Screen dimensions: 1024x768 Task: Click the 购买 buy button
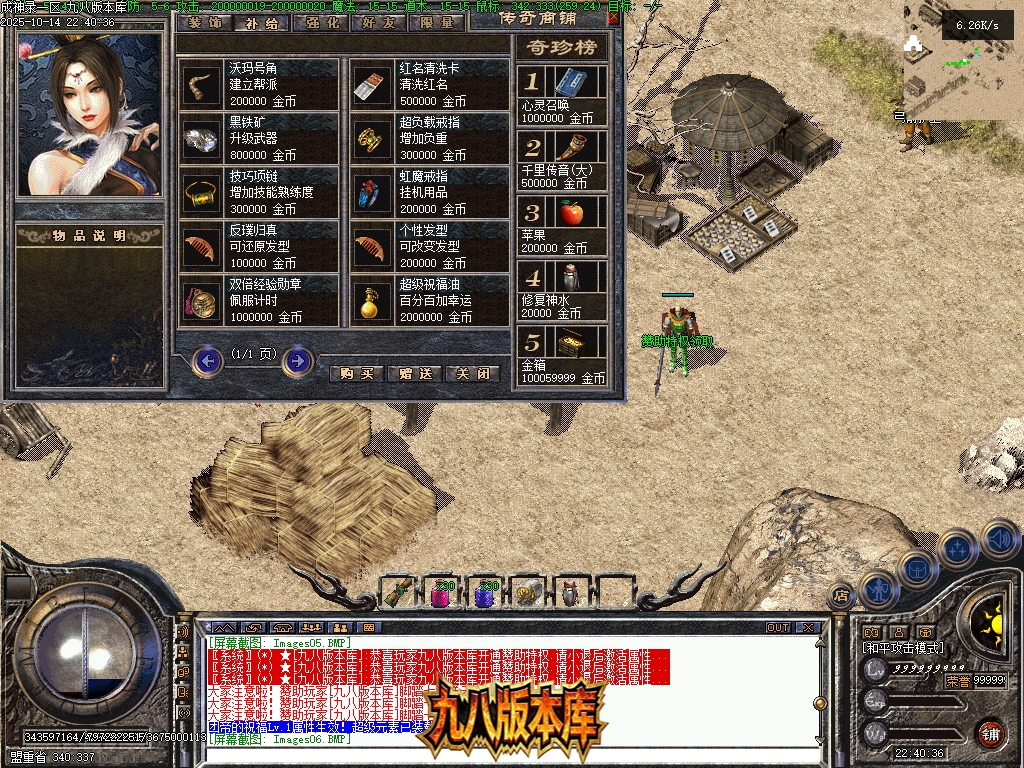coord(356,374)
